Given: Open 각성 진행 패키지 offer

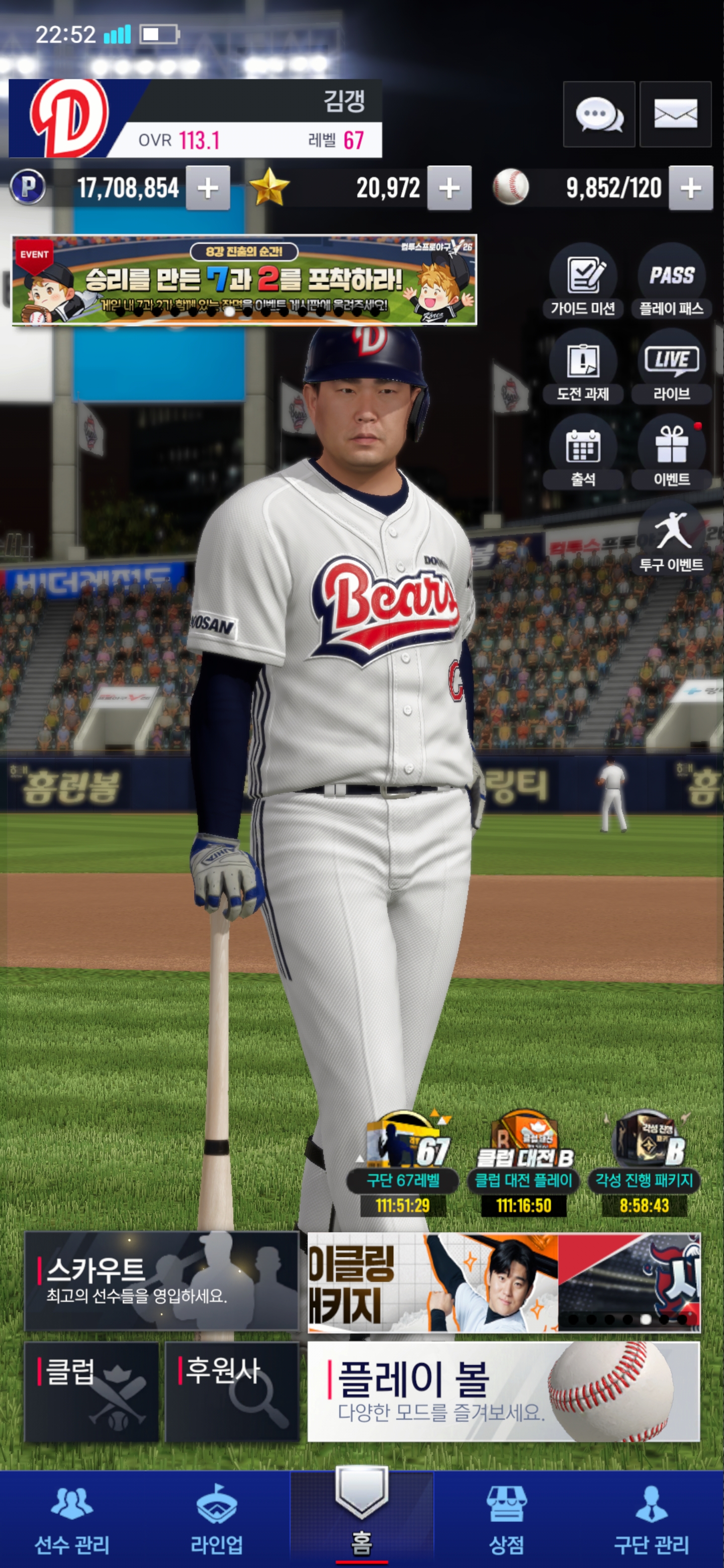Looking at the screenshot, I should coord(644,1162).
